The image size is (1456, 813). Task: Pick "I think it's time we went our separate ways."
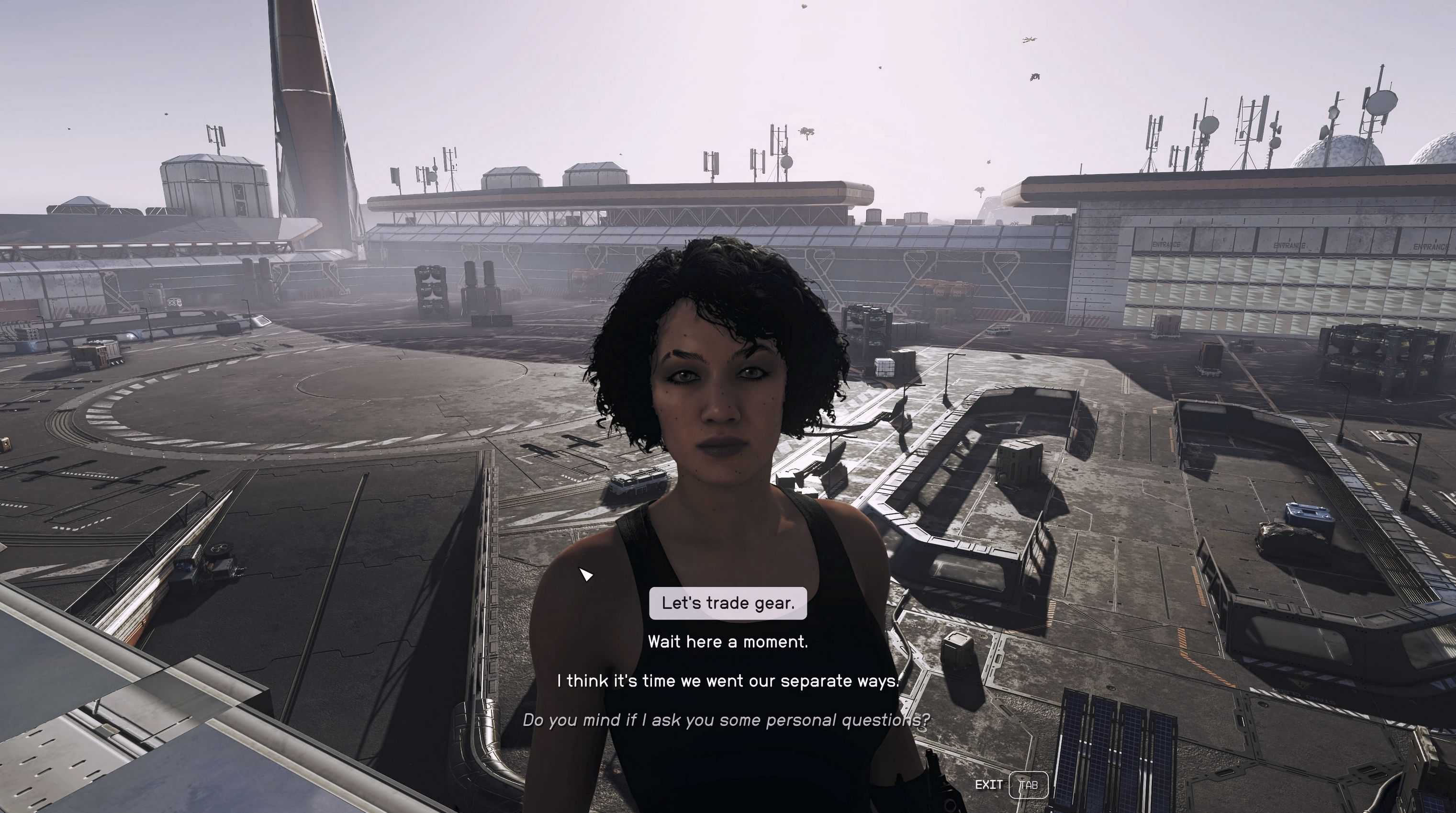pyautogui.click(x=728, y=681)
